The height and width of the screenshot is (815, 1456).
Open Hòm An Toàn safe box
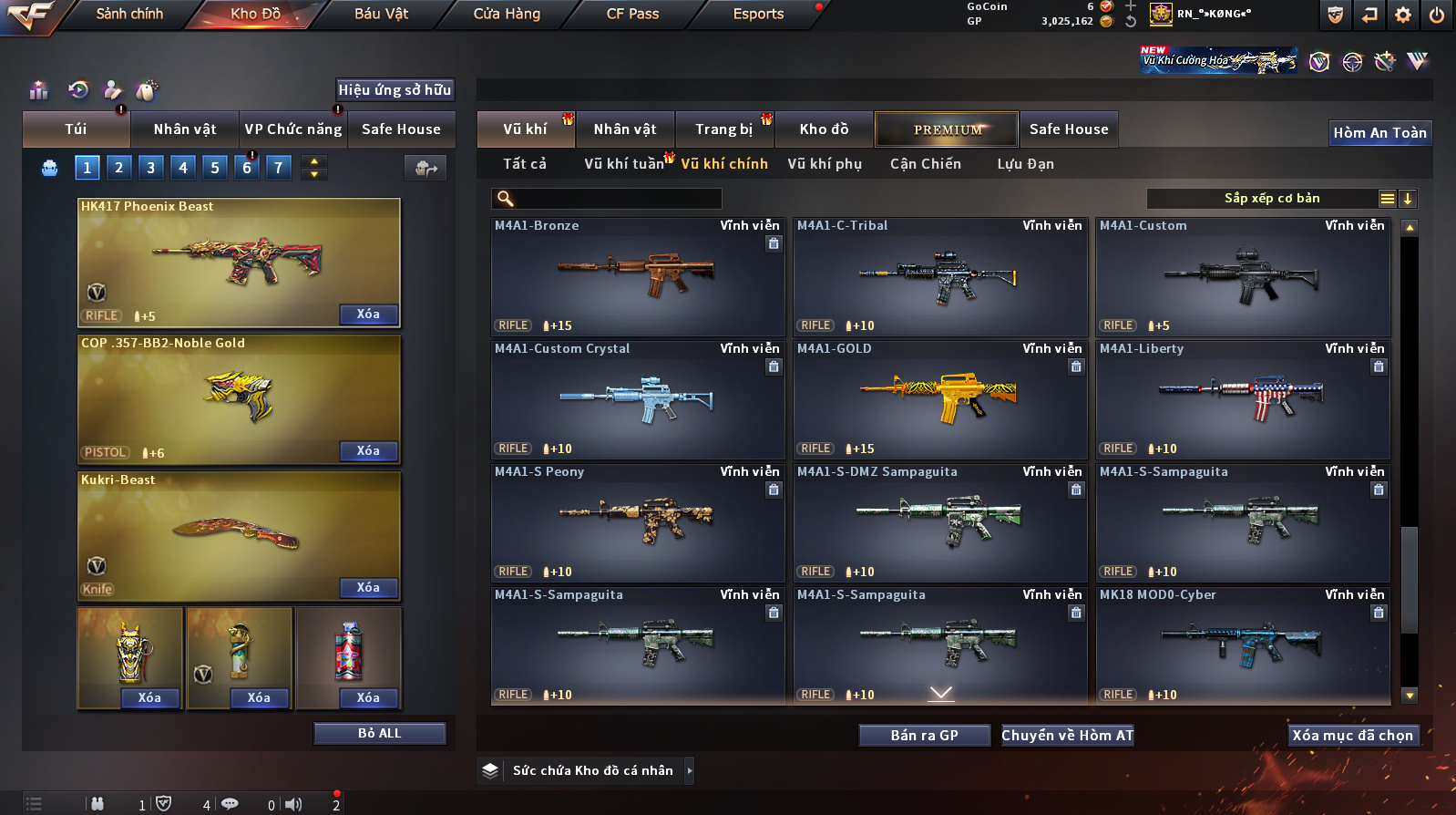point(1379,133)
